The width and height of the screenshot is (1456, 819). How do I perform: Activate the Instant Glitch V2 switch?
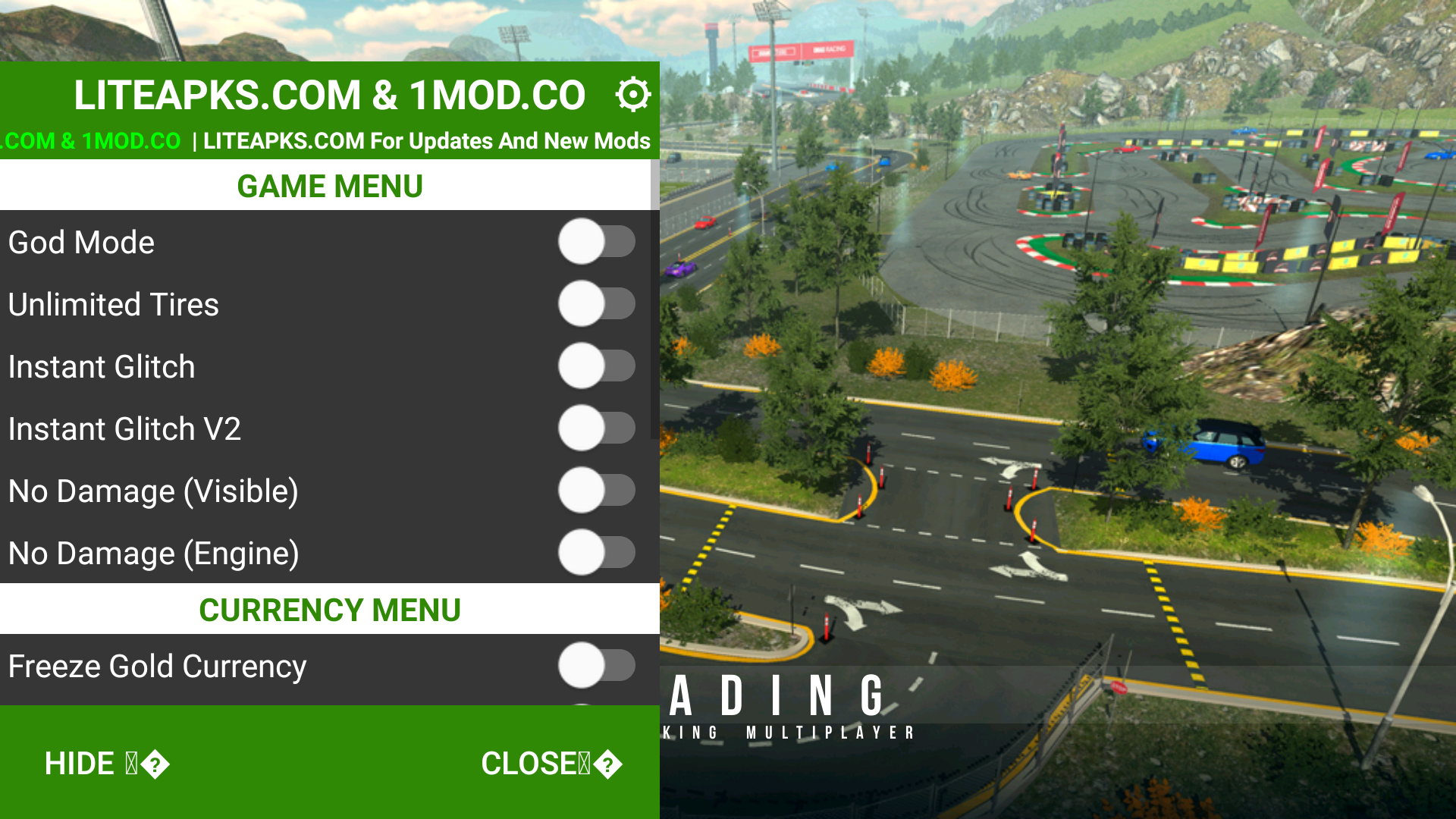click(x=597, y=428)
